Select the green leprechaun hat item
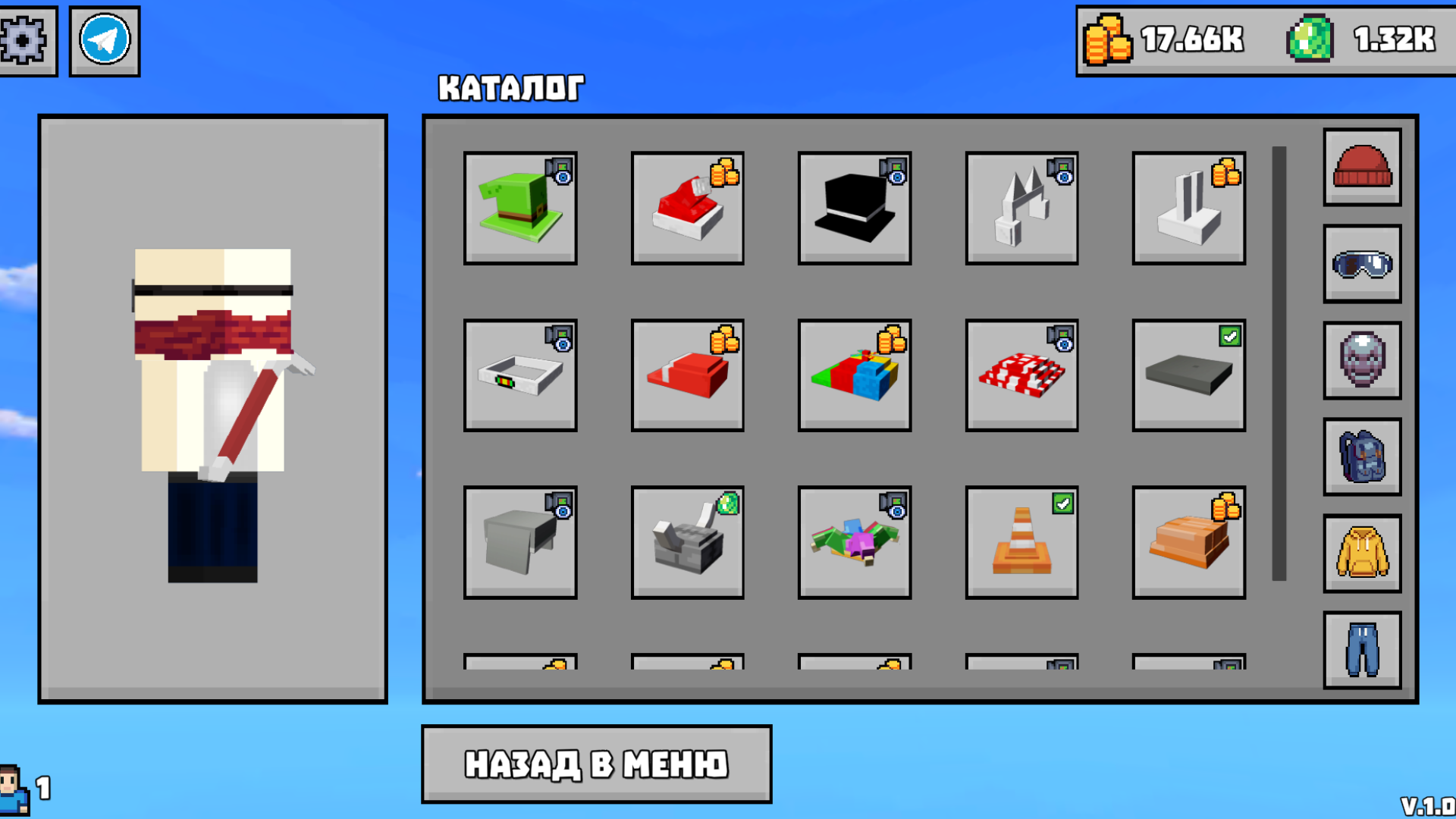 tap(520, 208)
